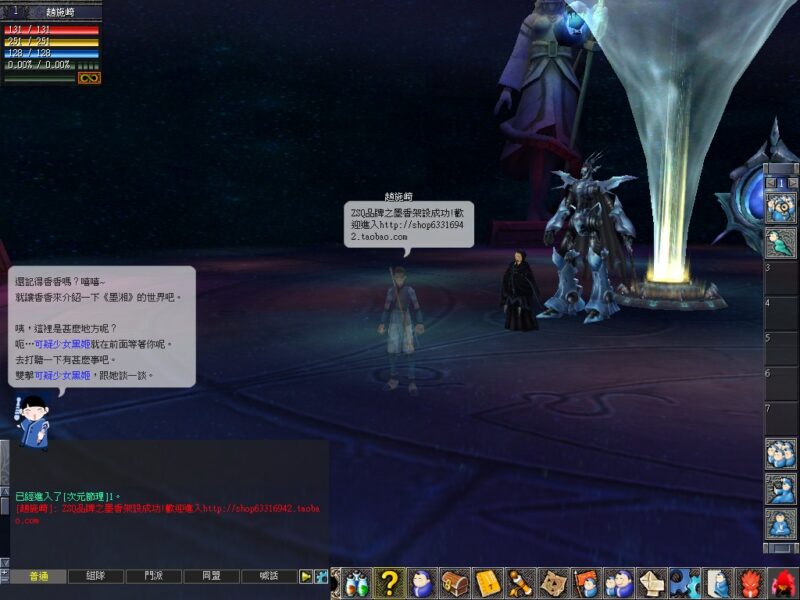Viewport: 800px width, 600px height.
Task: Open the torn parchment map icon
Action: tap(552, 583)
